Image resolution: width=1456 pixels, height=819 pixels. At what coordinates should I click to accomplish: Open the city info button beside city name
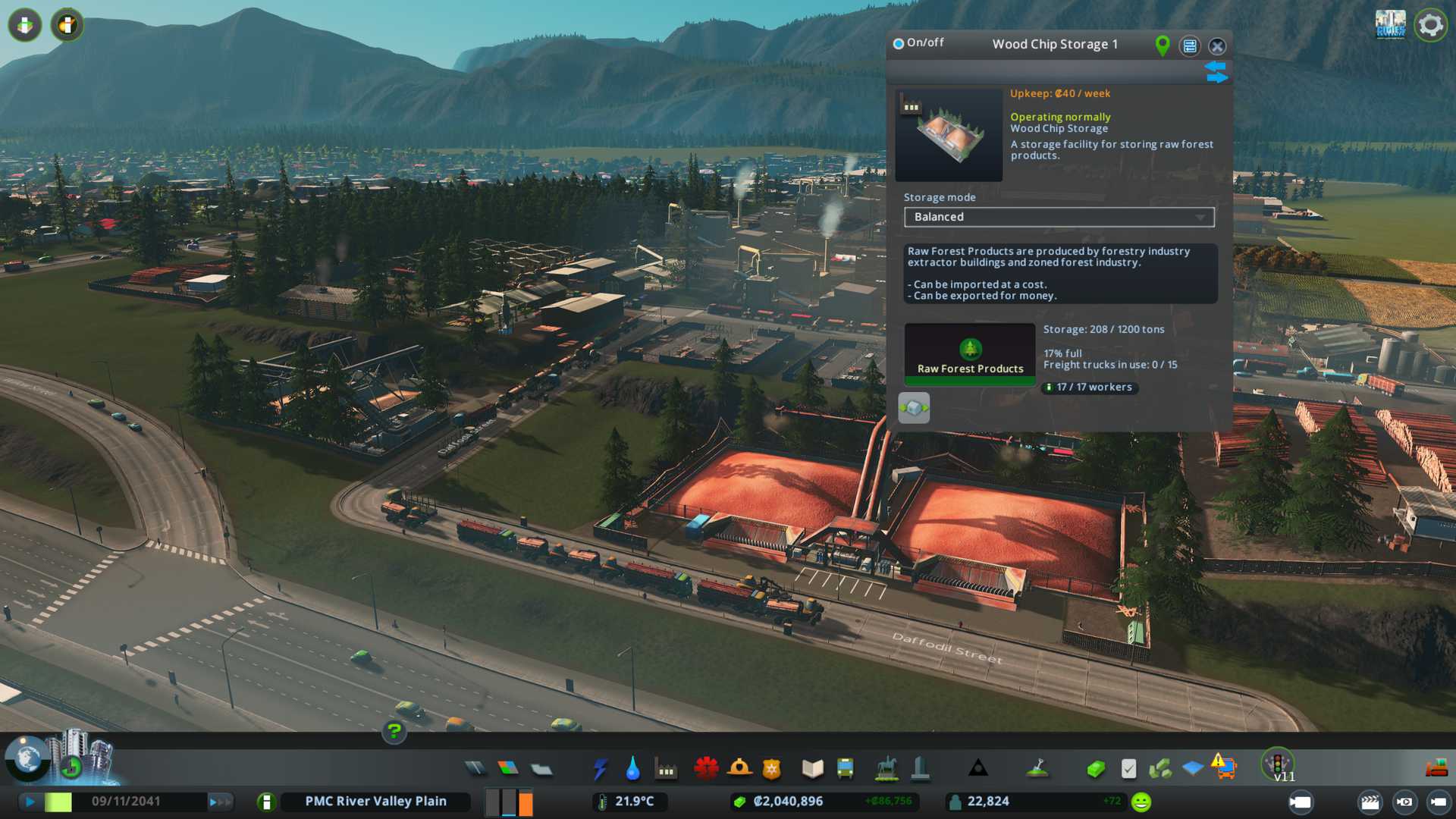click(x=266, y=802)
